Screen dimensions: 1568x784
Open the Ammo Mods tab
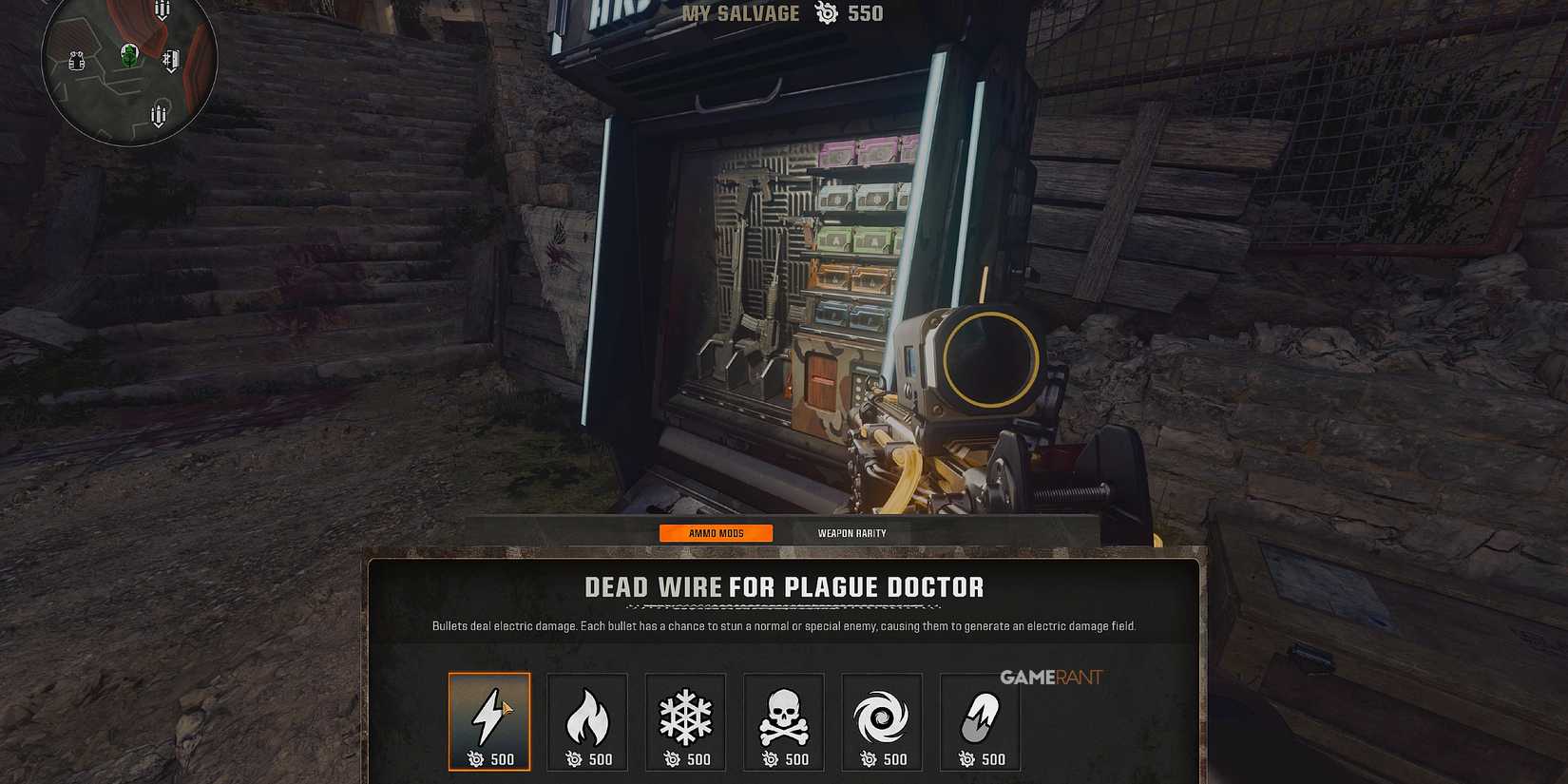pyautogui.click(x=717, y=533)
